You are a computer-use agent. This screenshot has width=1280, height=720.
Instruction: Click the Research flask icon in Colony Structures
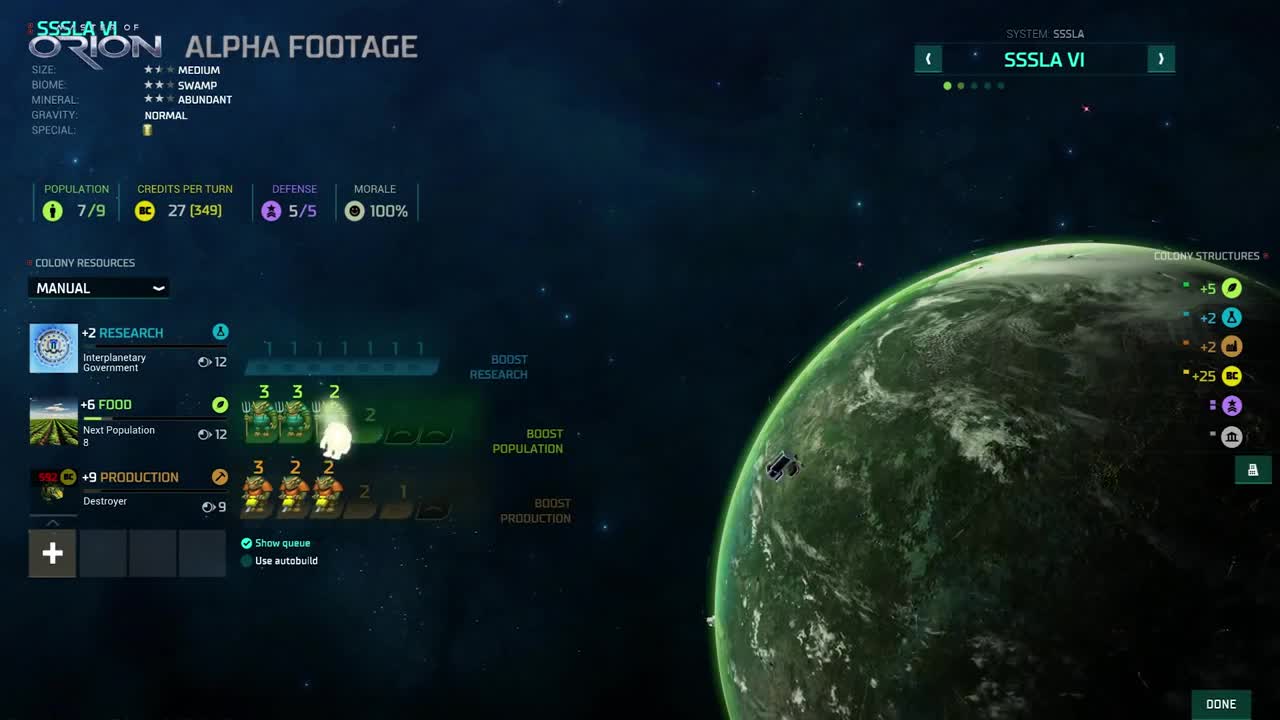(x=1232, y=317)
